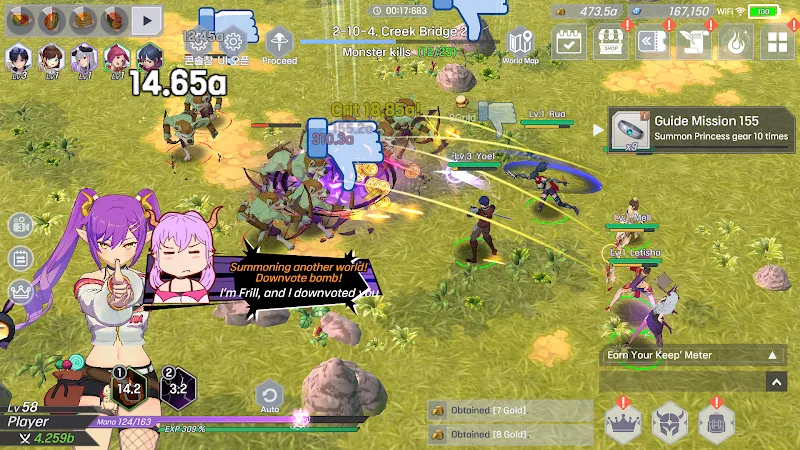Click the food buff play arrow button
Viewport: 800px width, 450px height.
coord(146,18)
